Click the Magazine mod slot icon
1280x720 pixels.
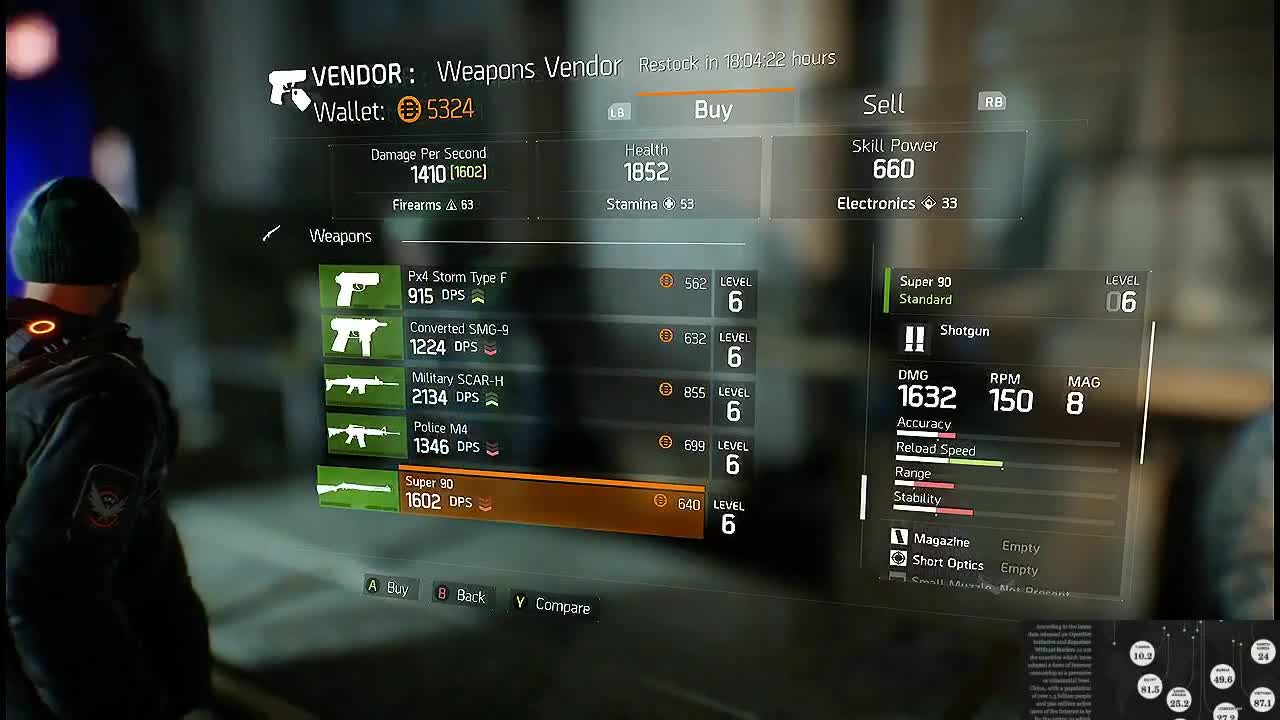pyautogui.click(x=898, y=539)
